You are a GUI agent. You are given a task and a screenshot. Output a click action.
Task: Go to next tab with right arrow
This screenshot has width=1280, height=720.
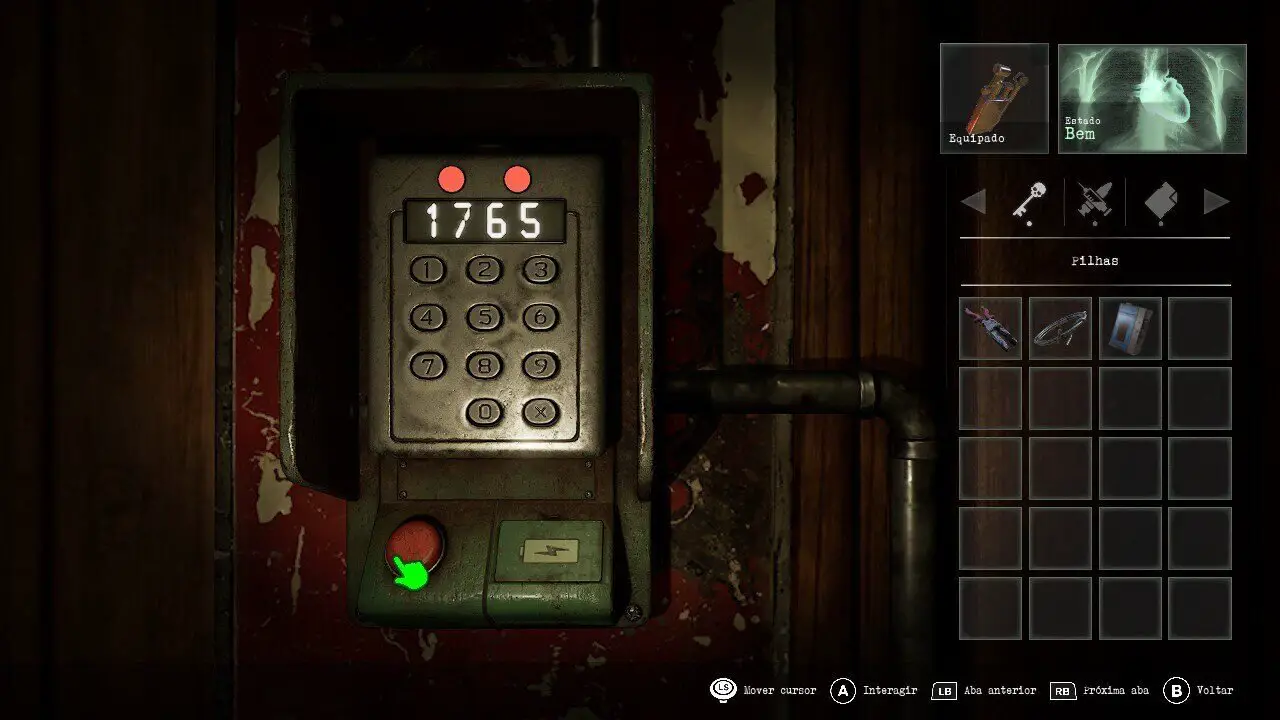point(1216,202)
